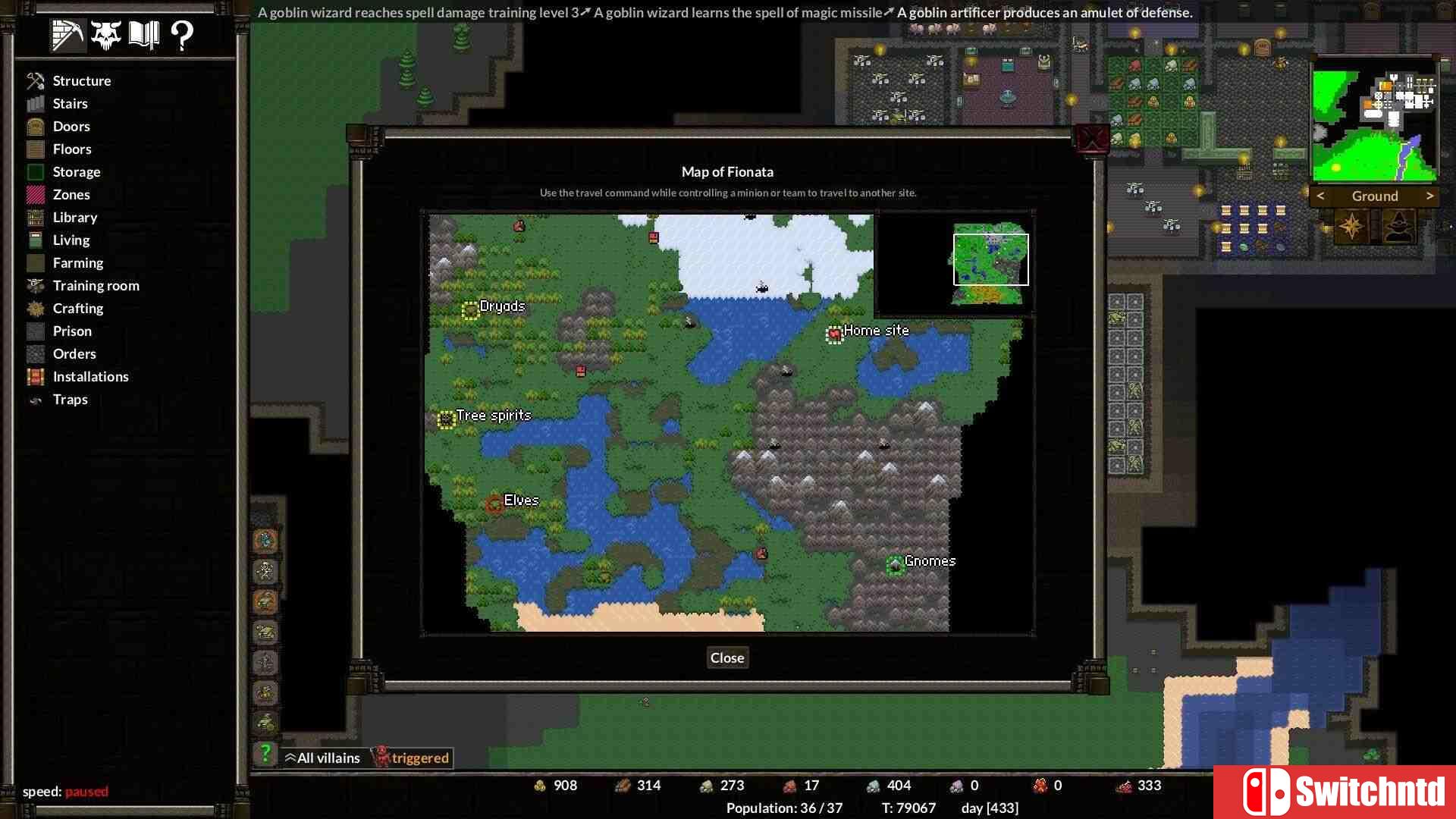
Task: Select the Training room sidebar icon
Action: tap(35, 285)
